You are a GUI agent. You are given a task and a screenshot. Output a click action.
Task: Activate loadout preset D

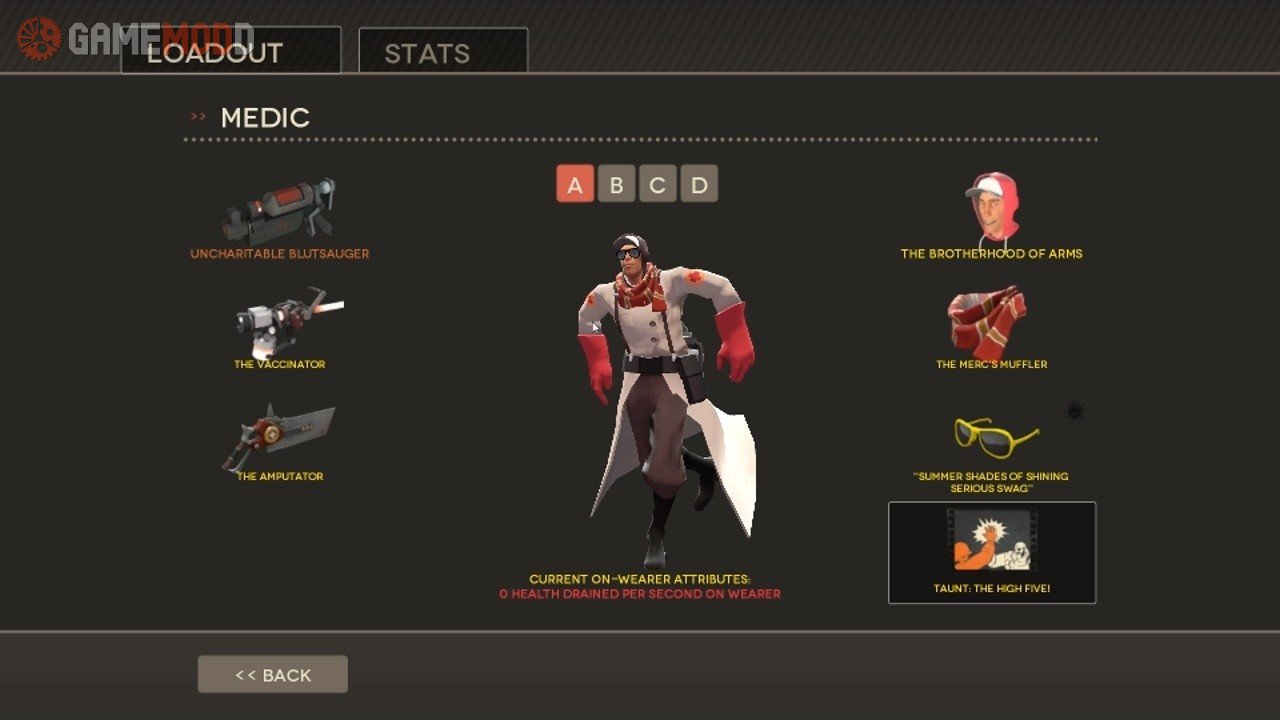pos(699,184)
